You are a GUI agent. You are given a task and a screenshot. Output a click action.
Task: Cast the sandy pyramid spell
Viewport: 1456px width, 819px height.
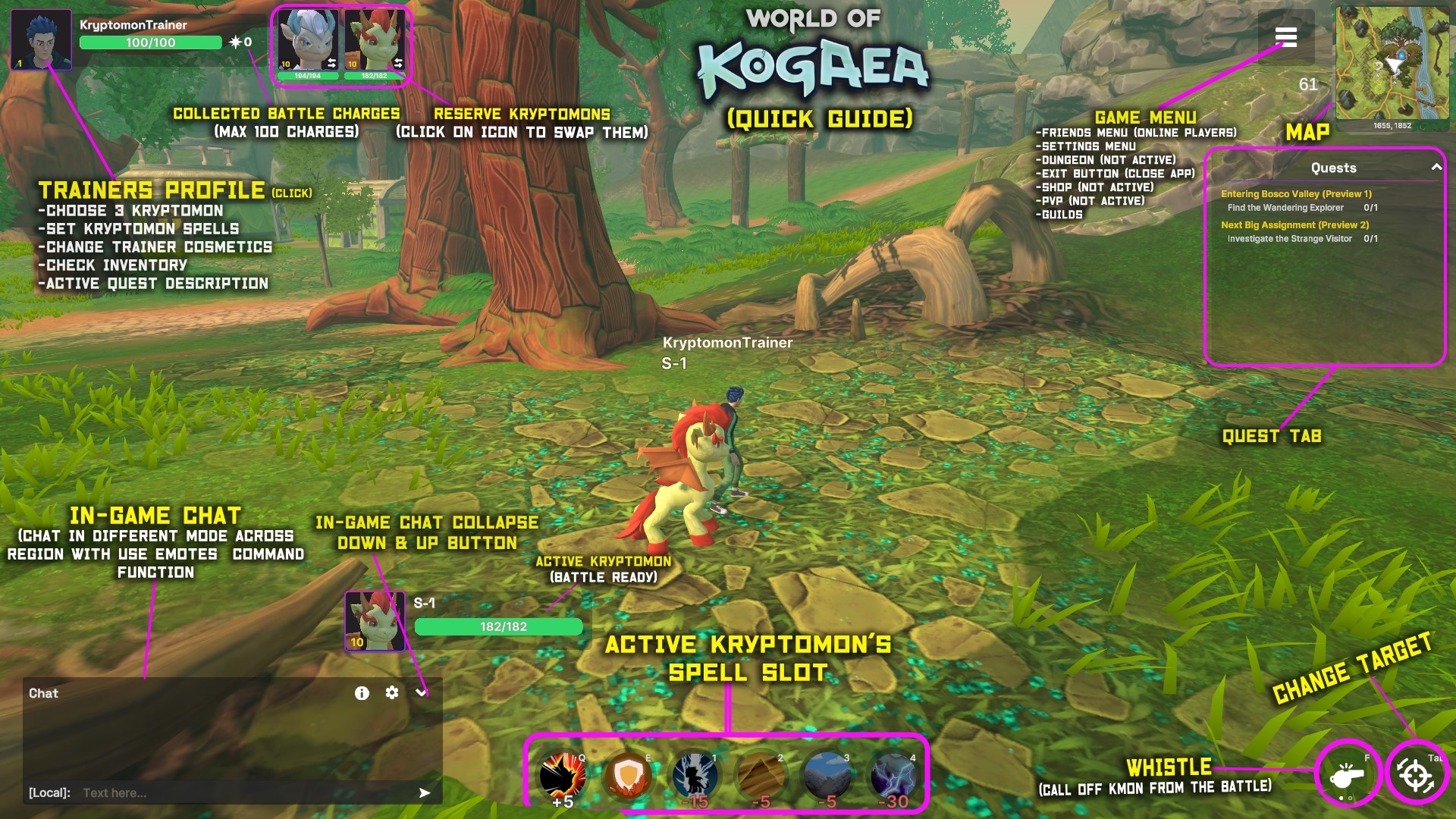[761, 777]
